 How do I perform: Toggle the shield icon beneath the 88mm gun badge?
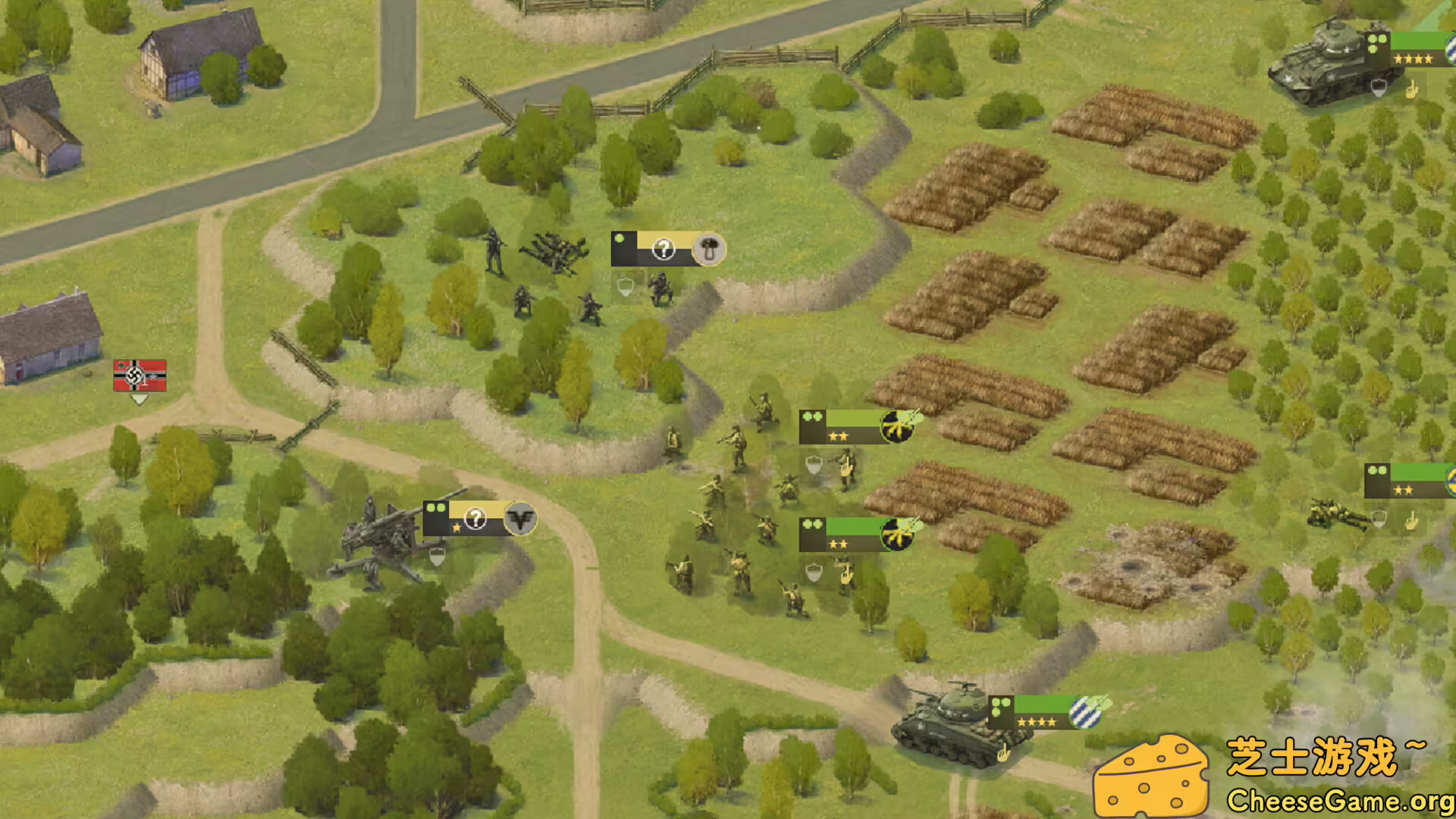437,557
